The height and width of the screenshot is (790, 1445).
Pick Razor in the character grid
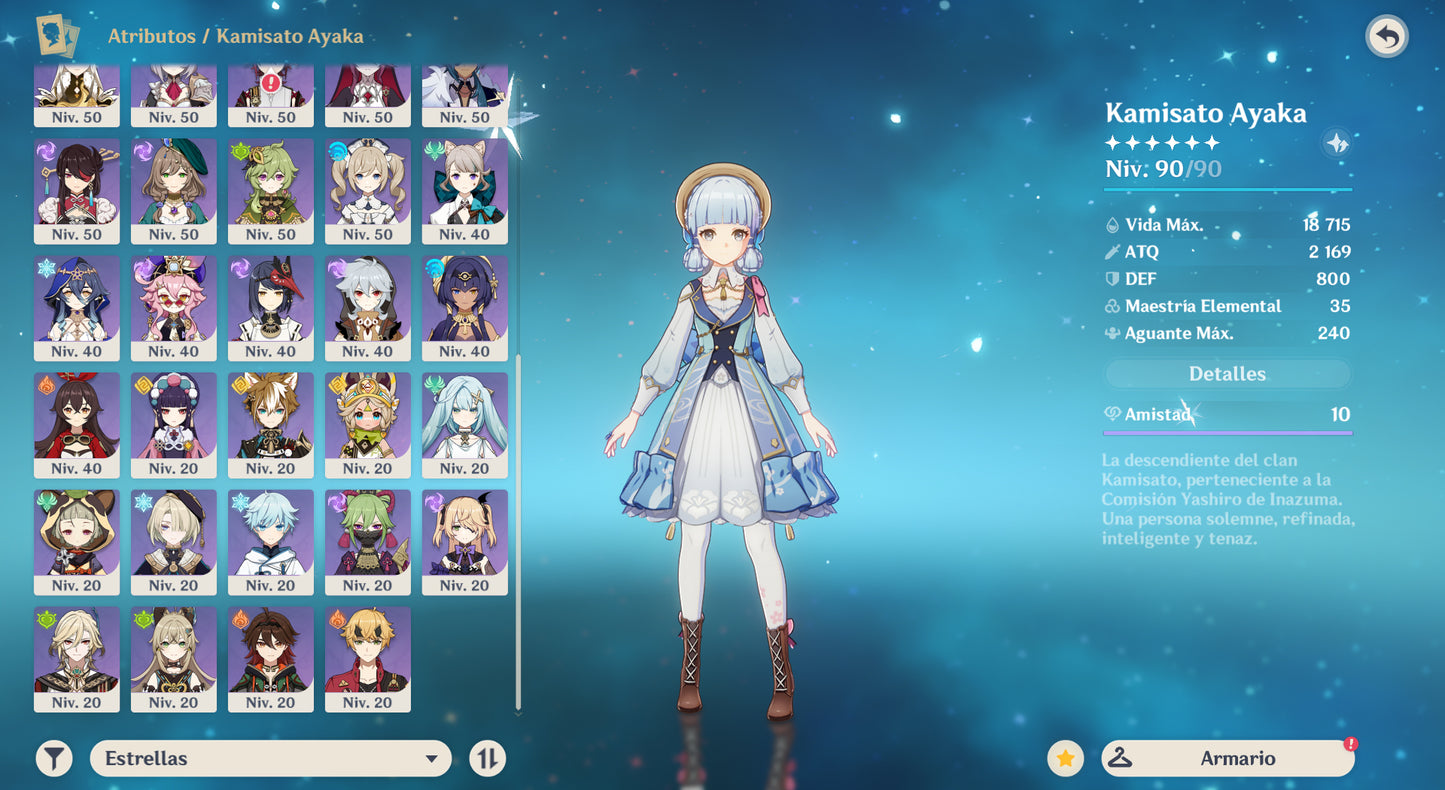click(x=368, y=308)
